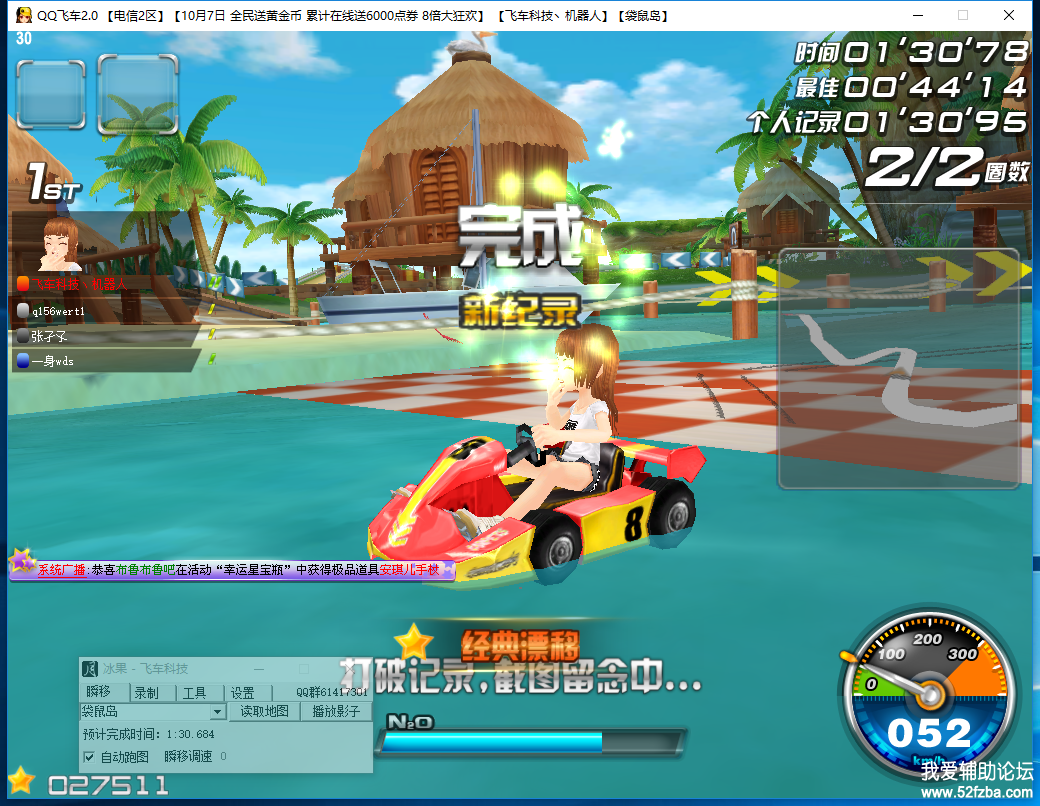
Task: Close the 冰果 飞车科技 tool window
Action: point(351,669)
